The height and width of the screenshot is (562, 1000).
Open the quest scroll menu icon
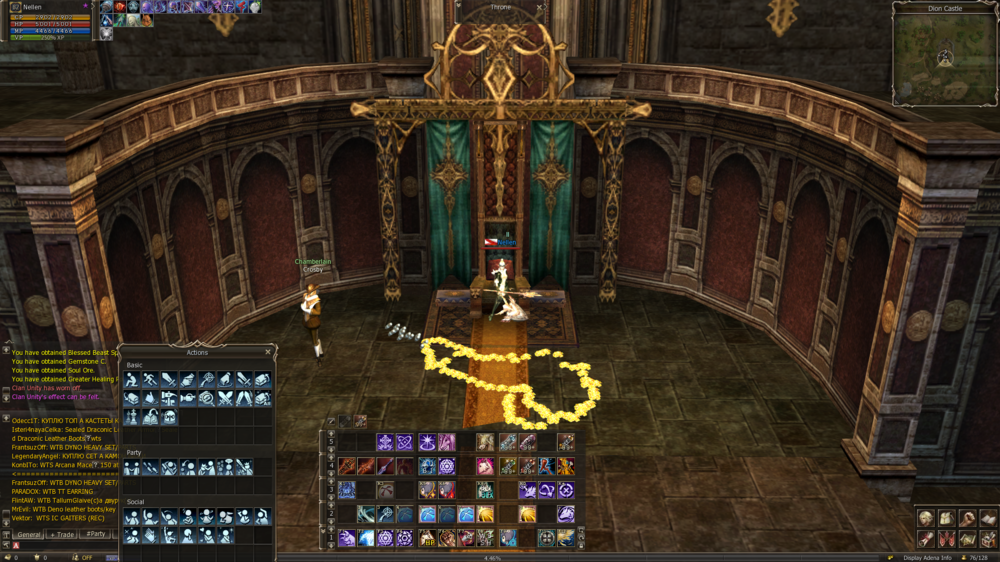click(926, 539)
